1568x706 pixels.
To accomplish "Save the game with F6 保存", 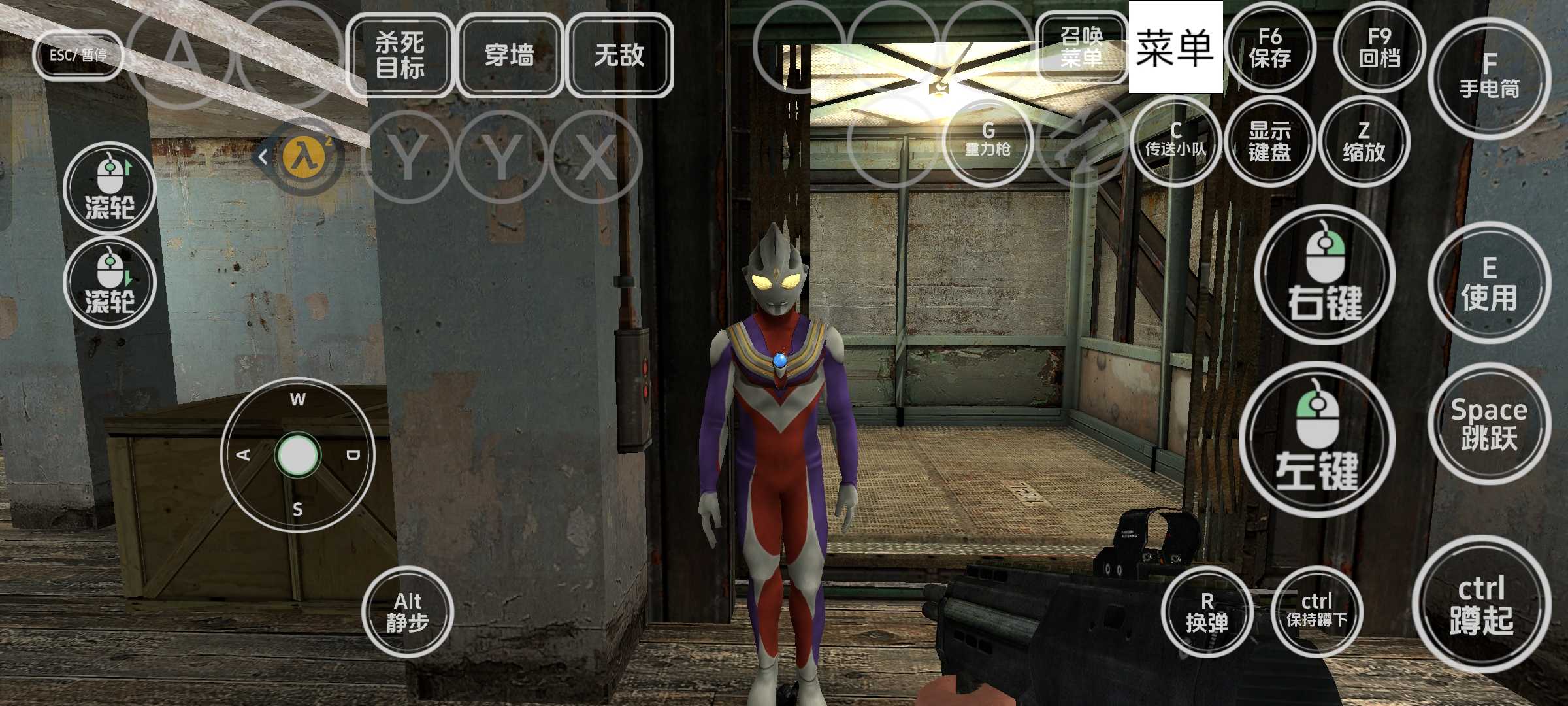I will point(1269,47).
